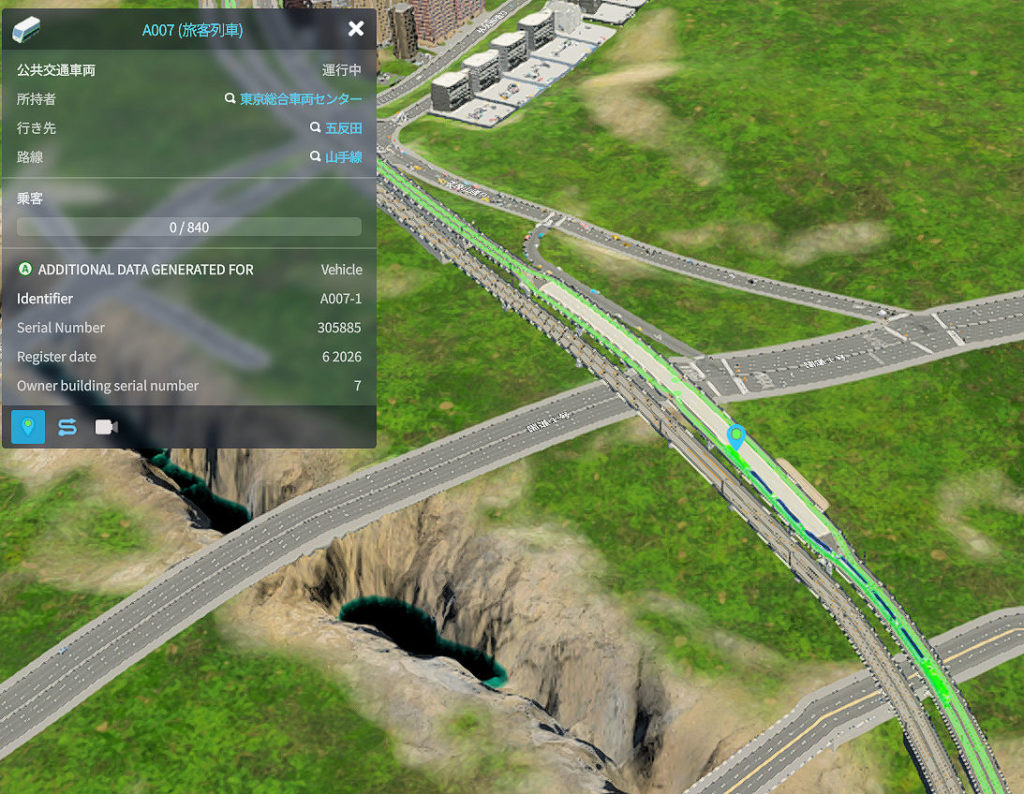Select the blue train marker pin
Image resolution: width=1024 pixels, height=794 pixels.
coord(737,436)
